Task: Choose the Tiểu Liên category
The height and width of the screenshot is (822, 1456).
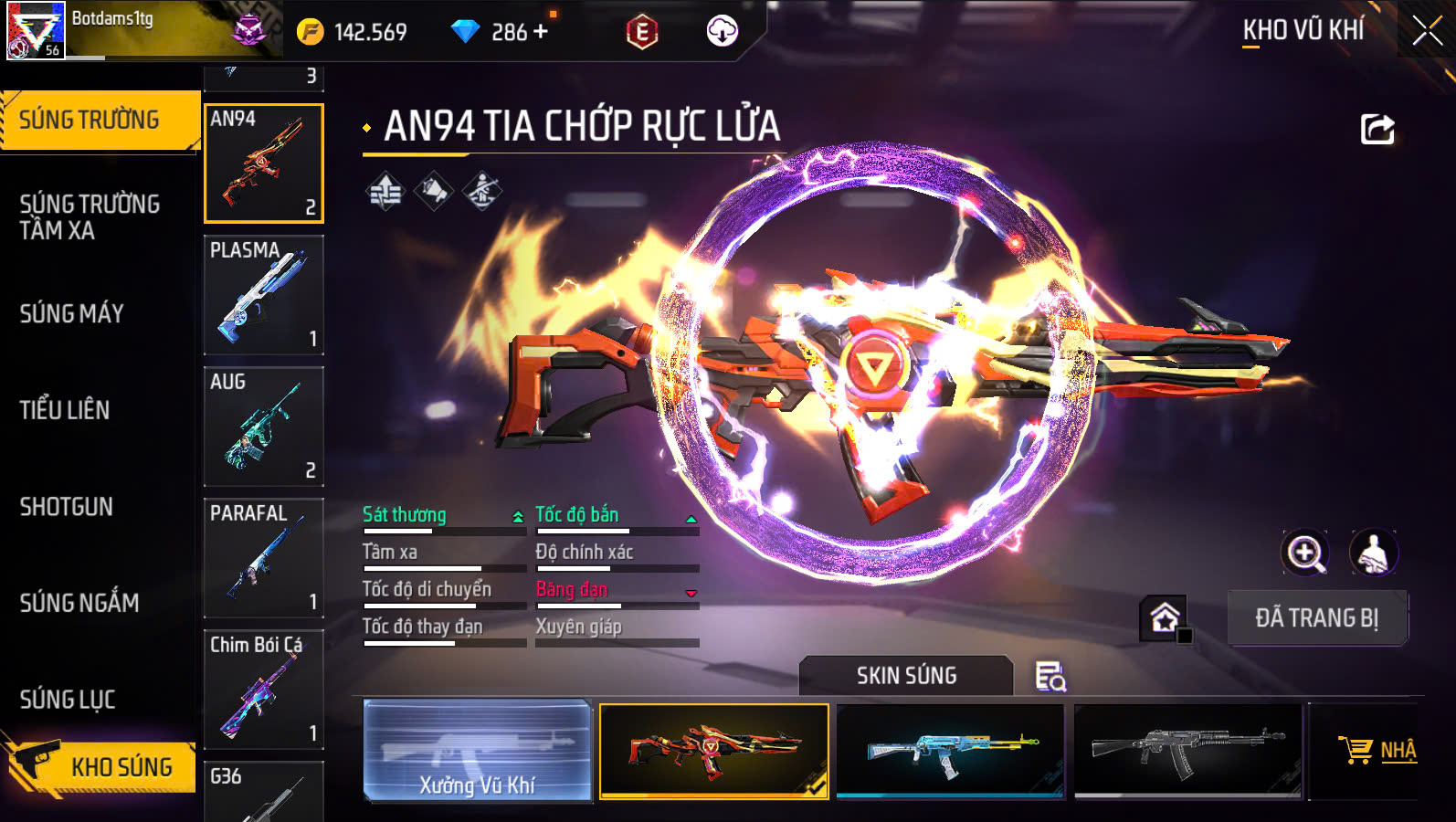Action: pyautogui.click(x=66, y=410)
